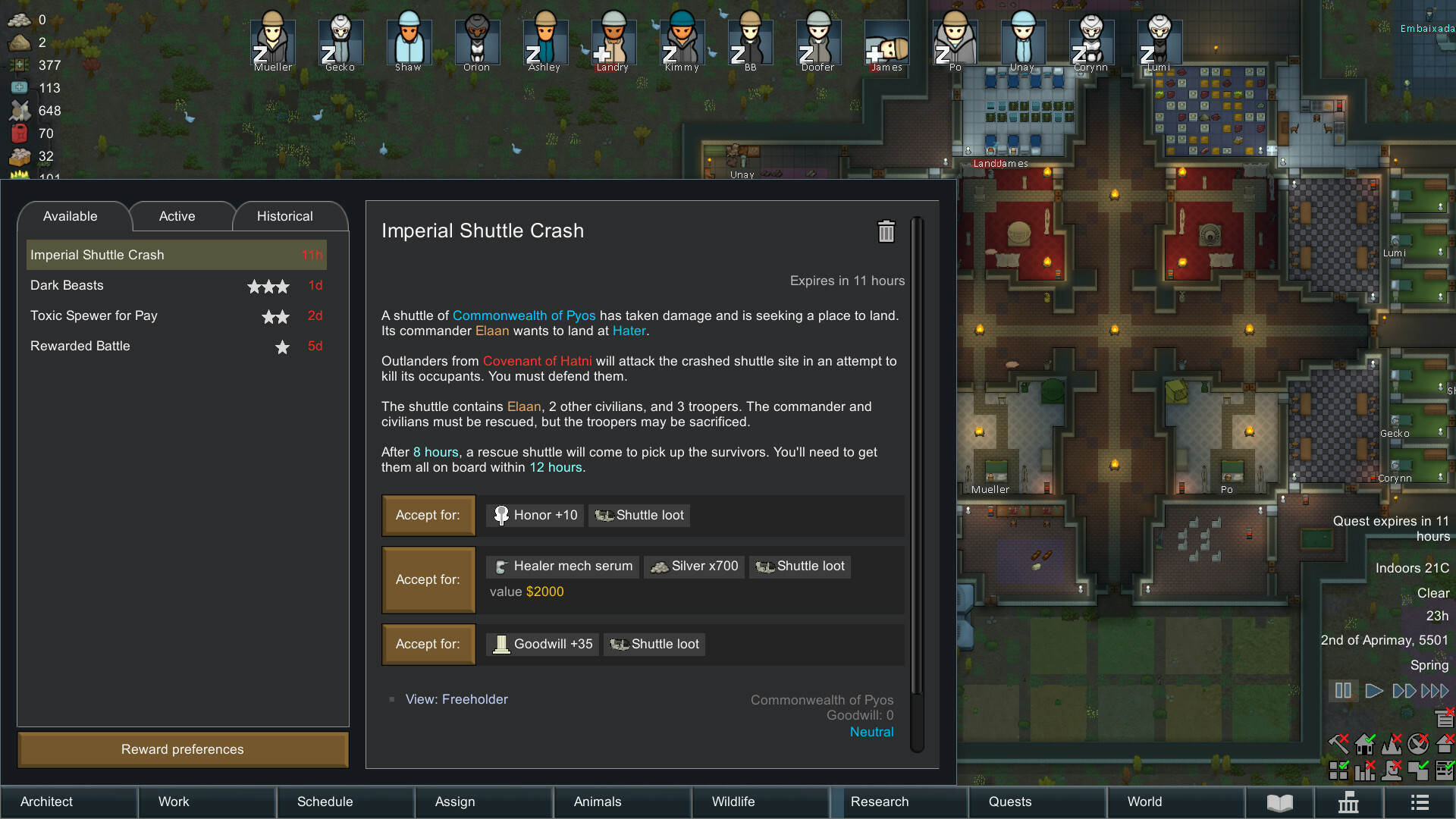
Task: Select James's portrait in the colonist bar
Action: pyautogui.click(x=886, y=42)
